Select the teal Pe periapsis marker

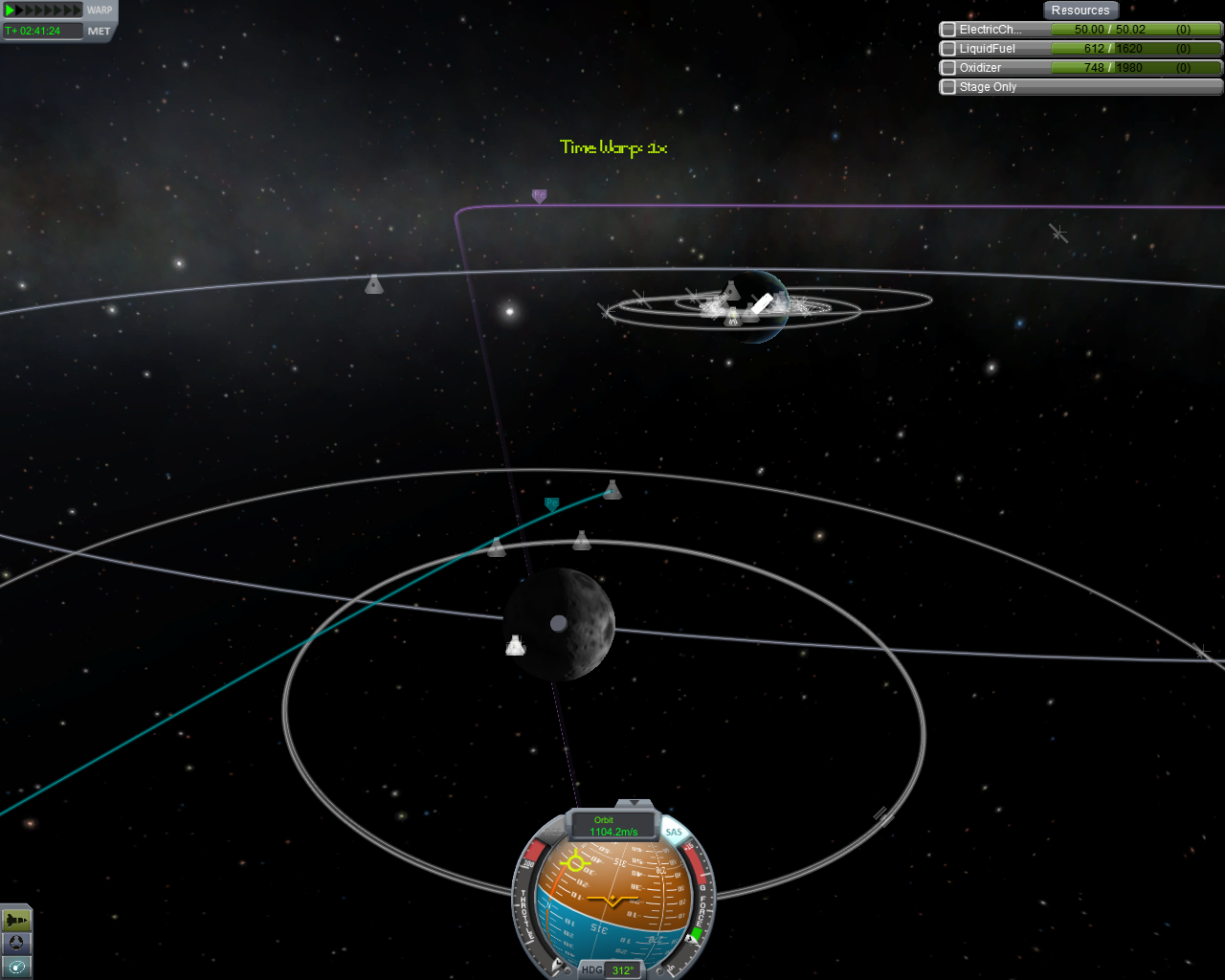coord(551,503)
